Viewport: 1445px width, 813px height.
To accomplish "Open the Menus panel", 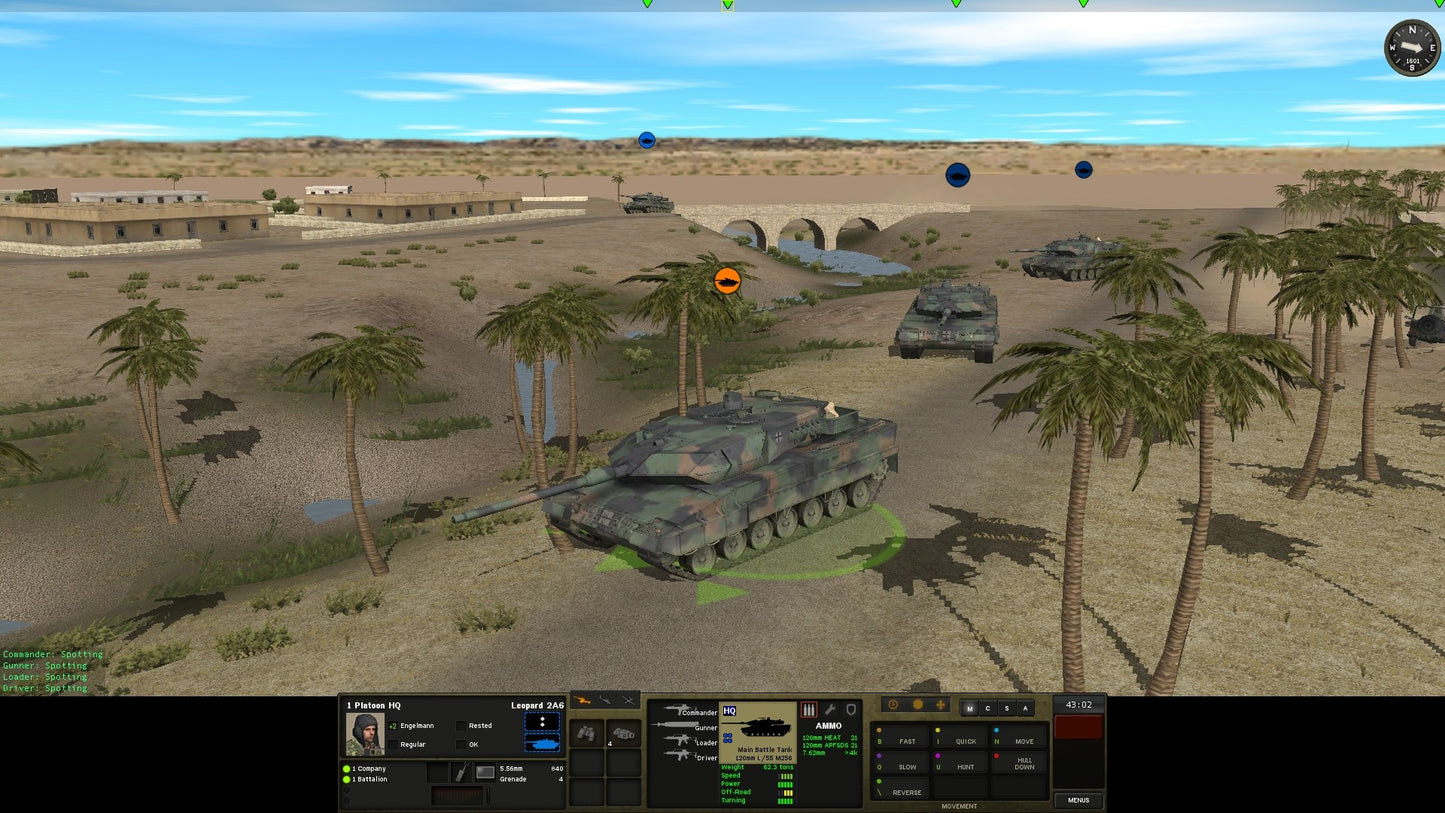I will pyautogui.click(x=1079, y=800).
